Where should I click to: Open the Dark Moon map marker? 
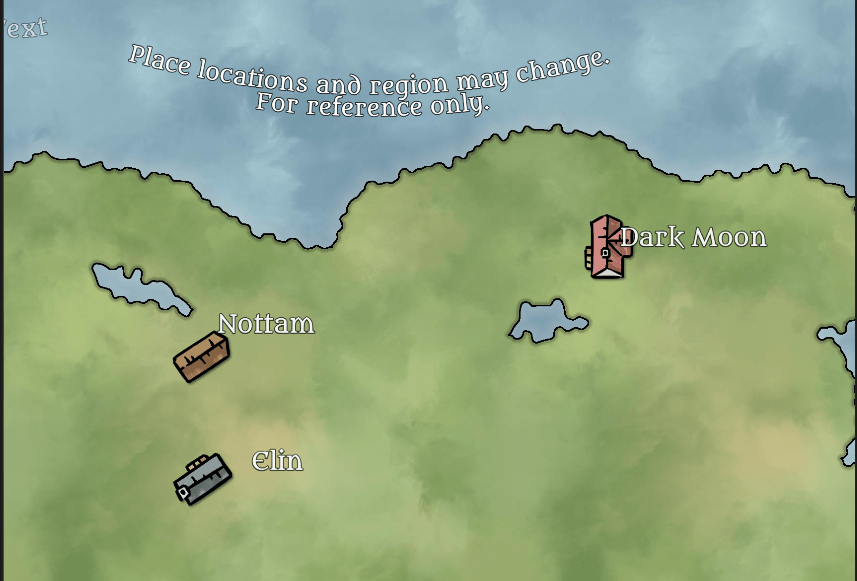(607, 246)
